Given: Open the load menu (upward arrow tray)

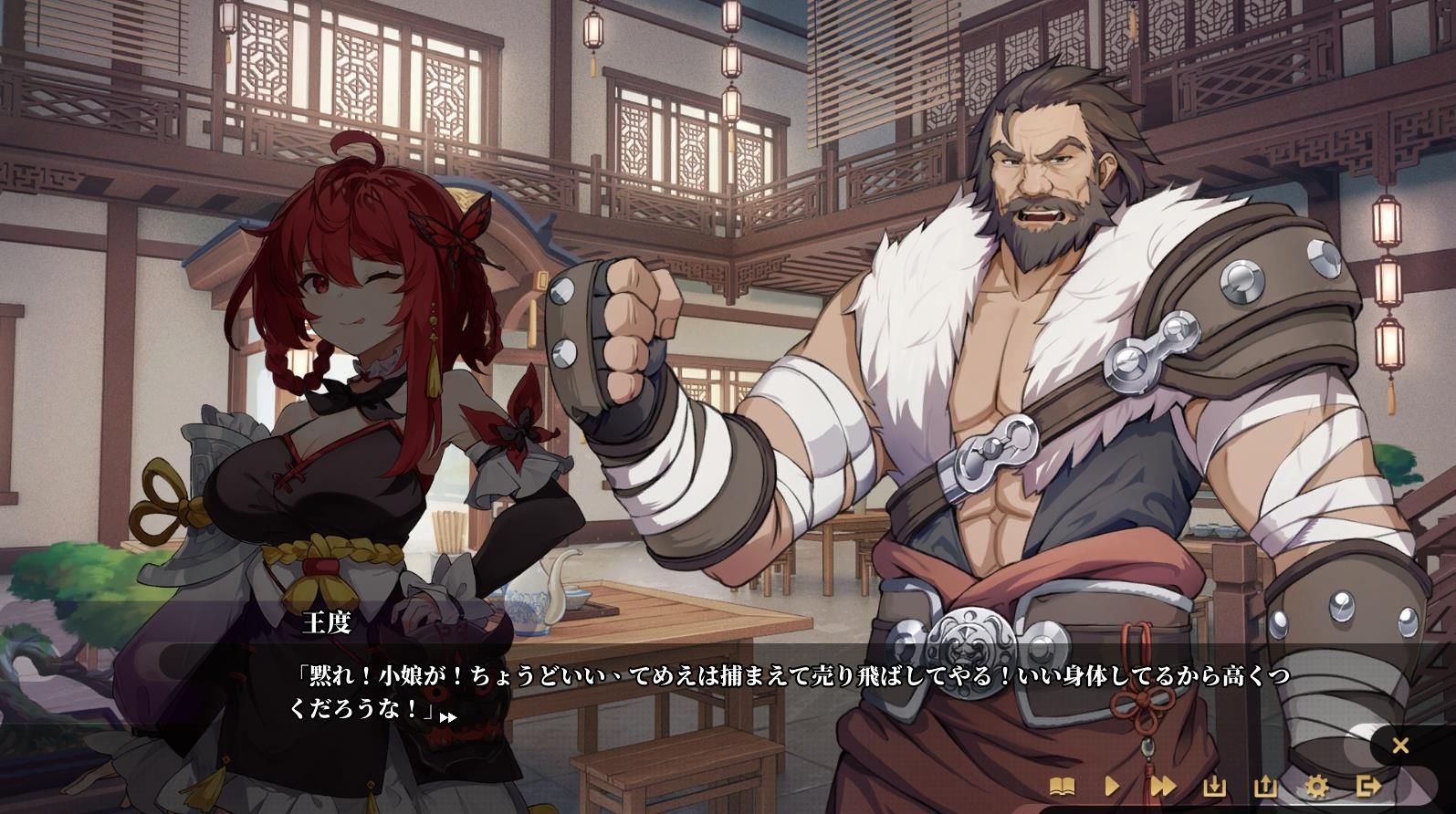Looking at the screenshot, I should click(1265, 786).
